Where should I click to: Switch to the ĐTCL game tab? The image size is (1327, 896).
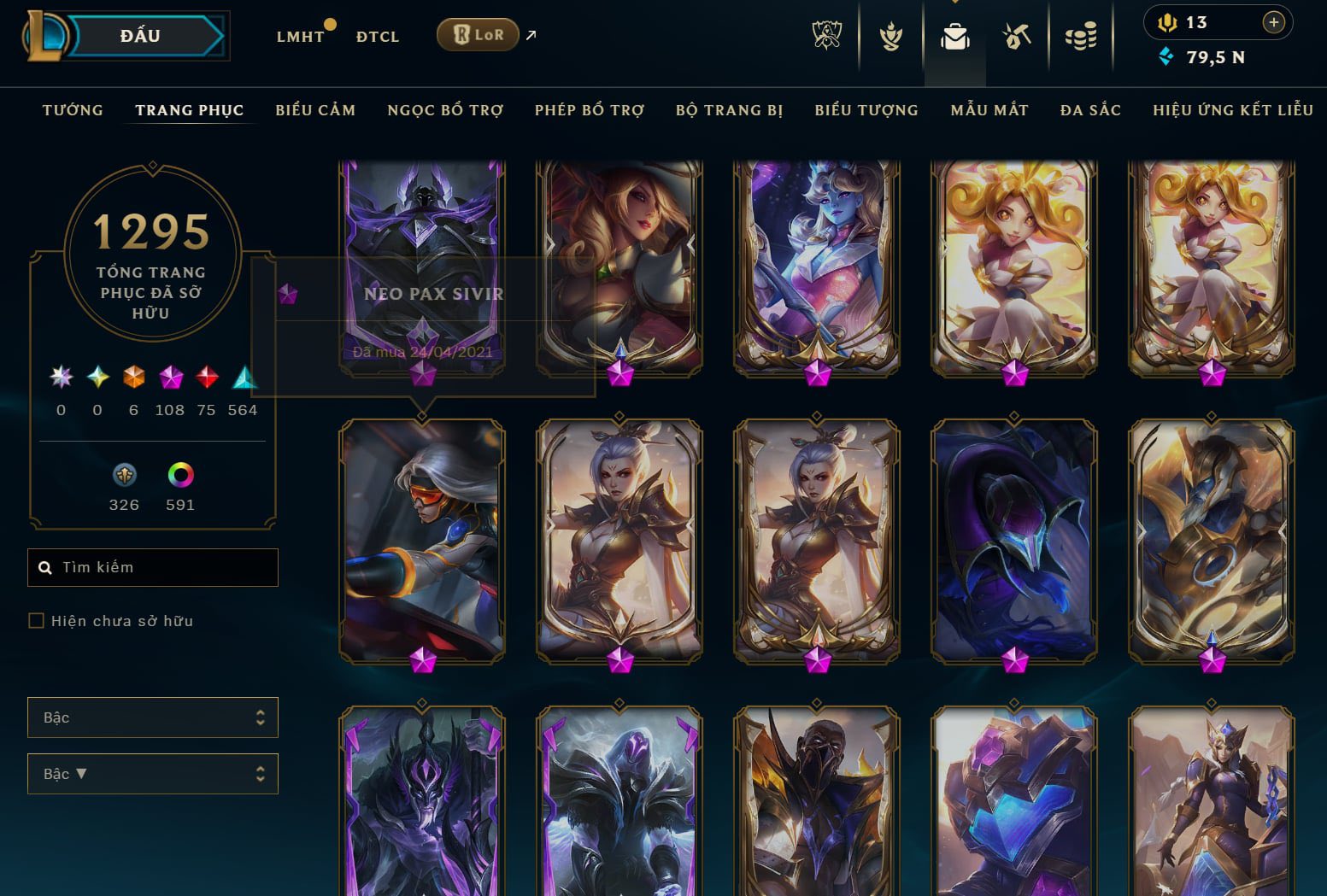(378, 37)
